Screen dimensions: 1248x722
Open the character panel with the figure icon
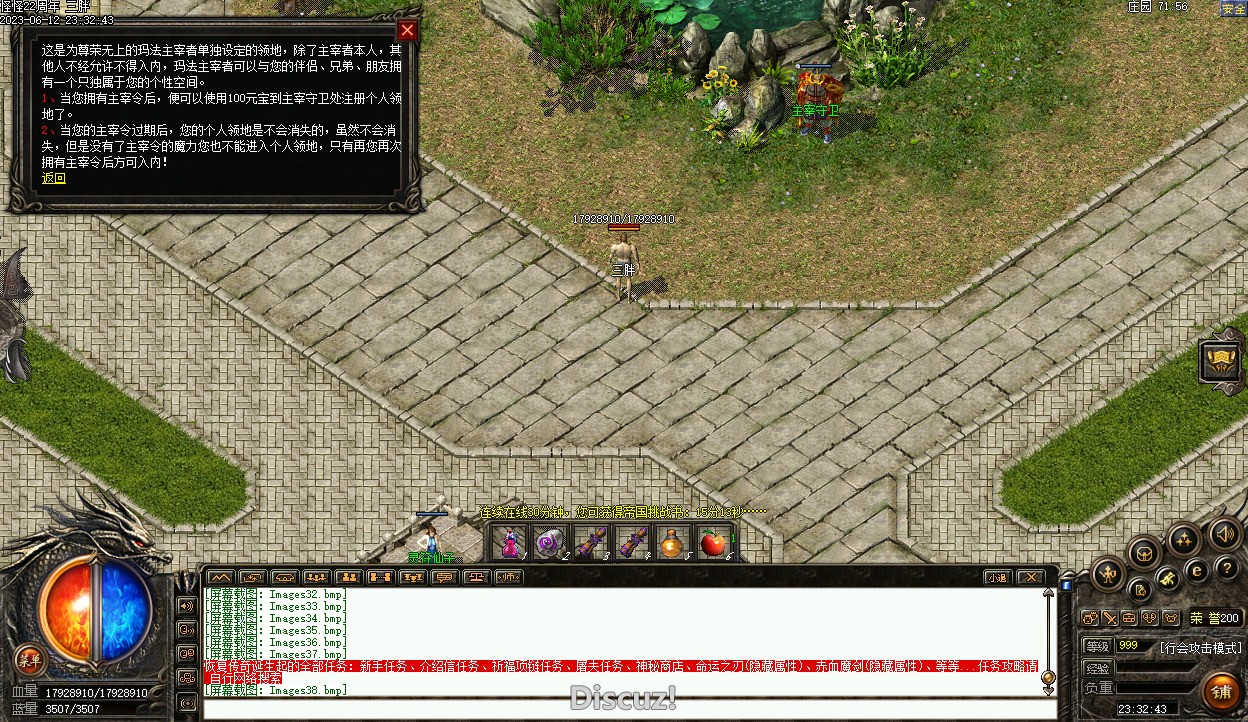(x=1108, y=573)
